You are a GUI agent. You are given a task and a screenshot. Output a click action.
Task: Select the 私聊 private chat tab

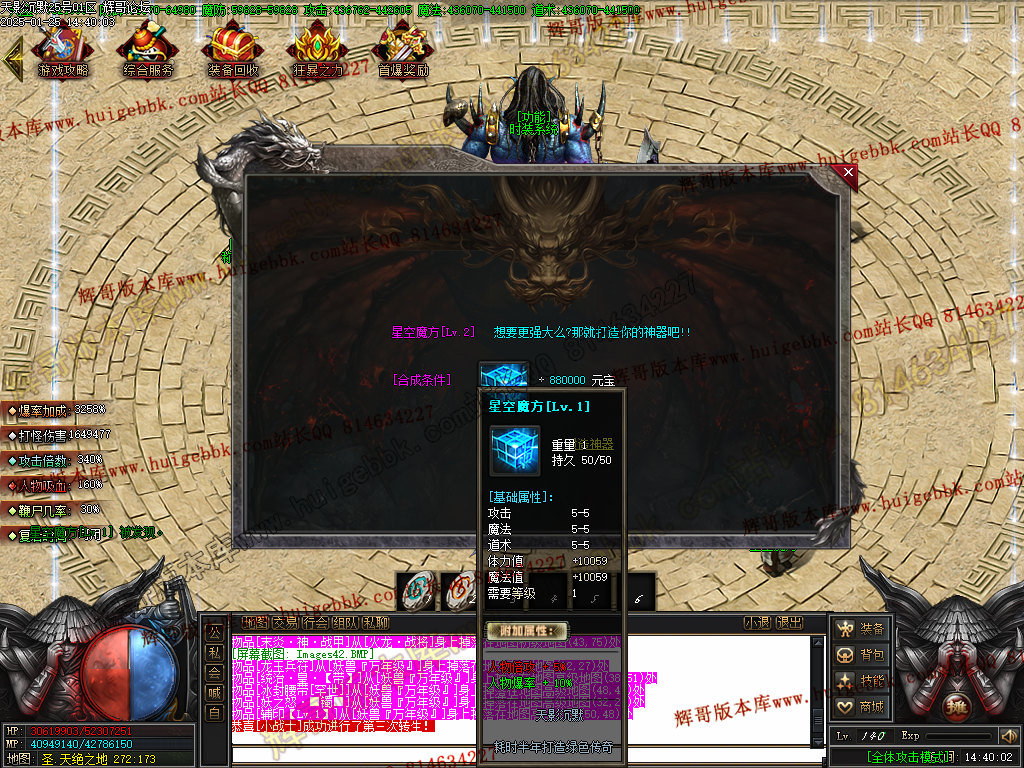click(x=375, y=622)
